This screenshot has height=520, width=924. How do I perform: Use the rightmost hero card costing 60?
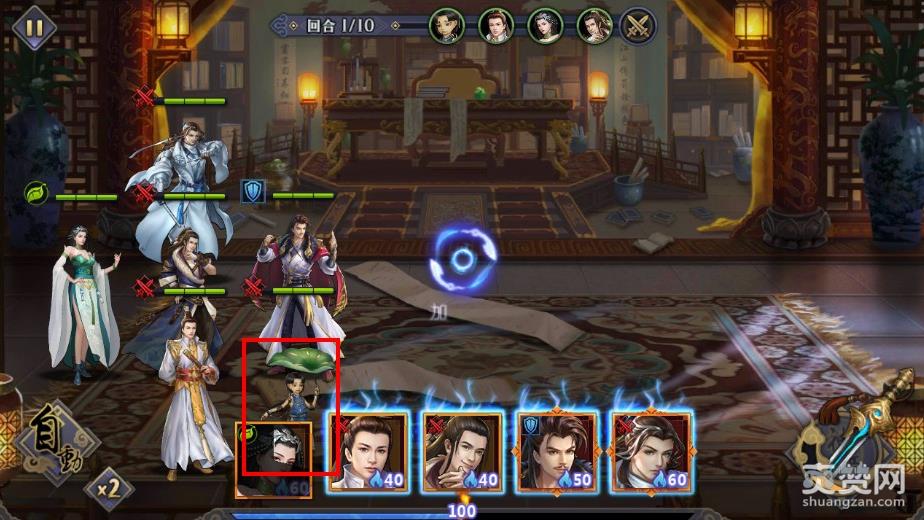click(651, 452)
